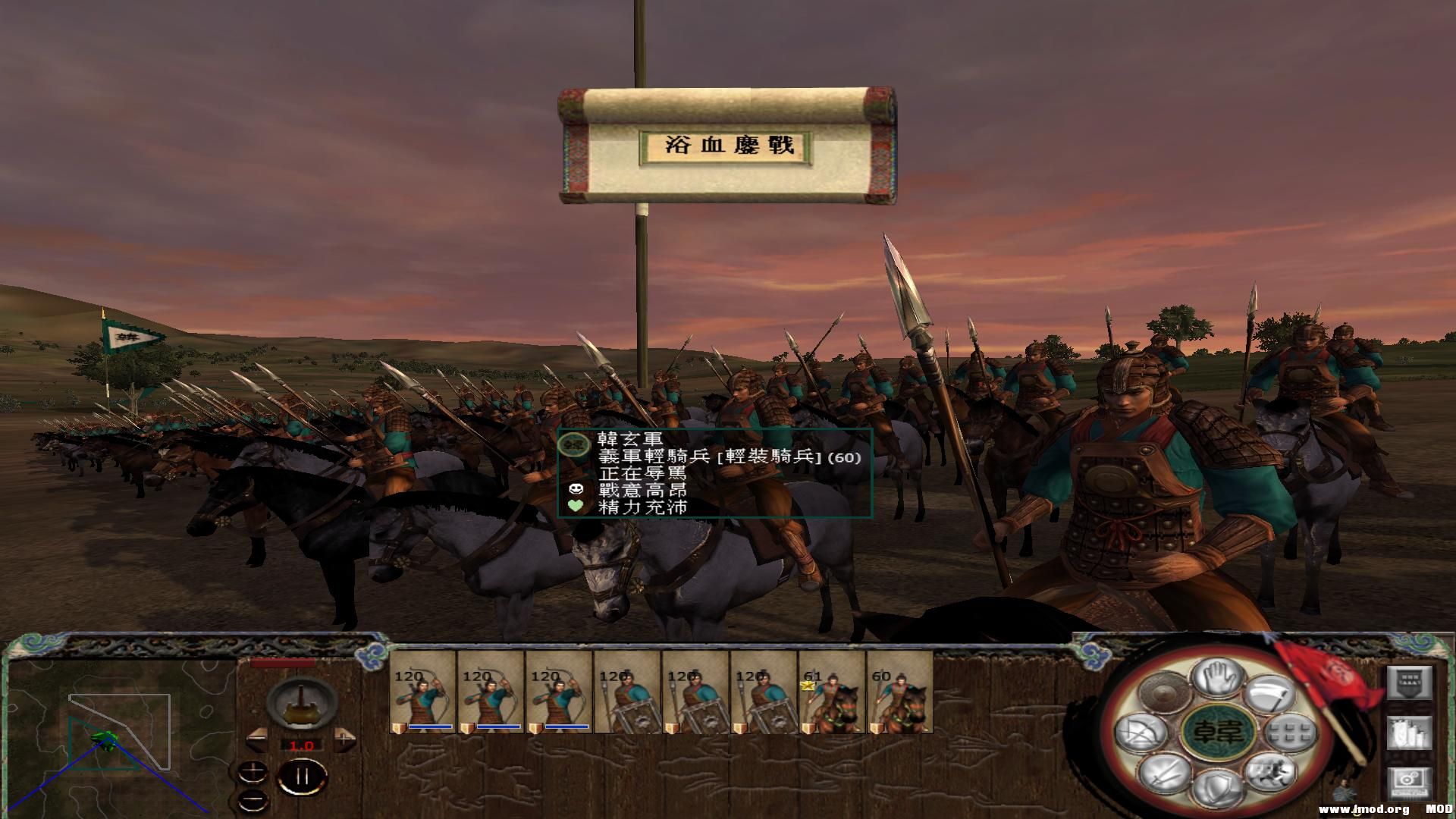This screenshot has height=819, width=1456.
Task: Select the halt command hand icon
Action: (1218, 679)
